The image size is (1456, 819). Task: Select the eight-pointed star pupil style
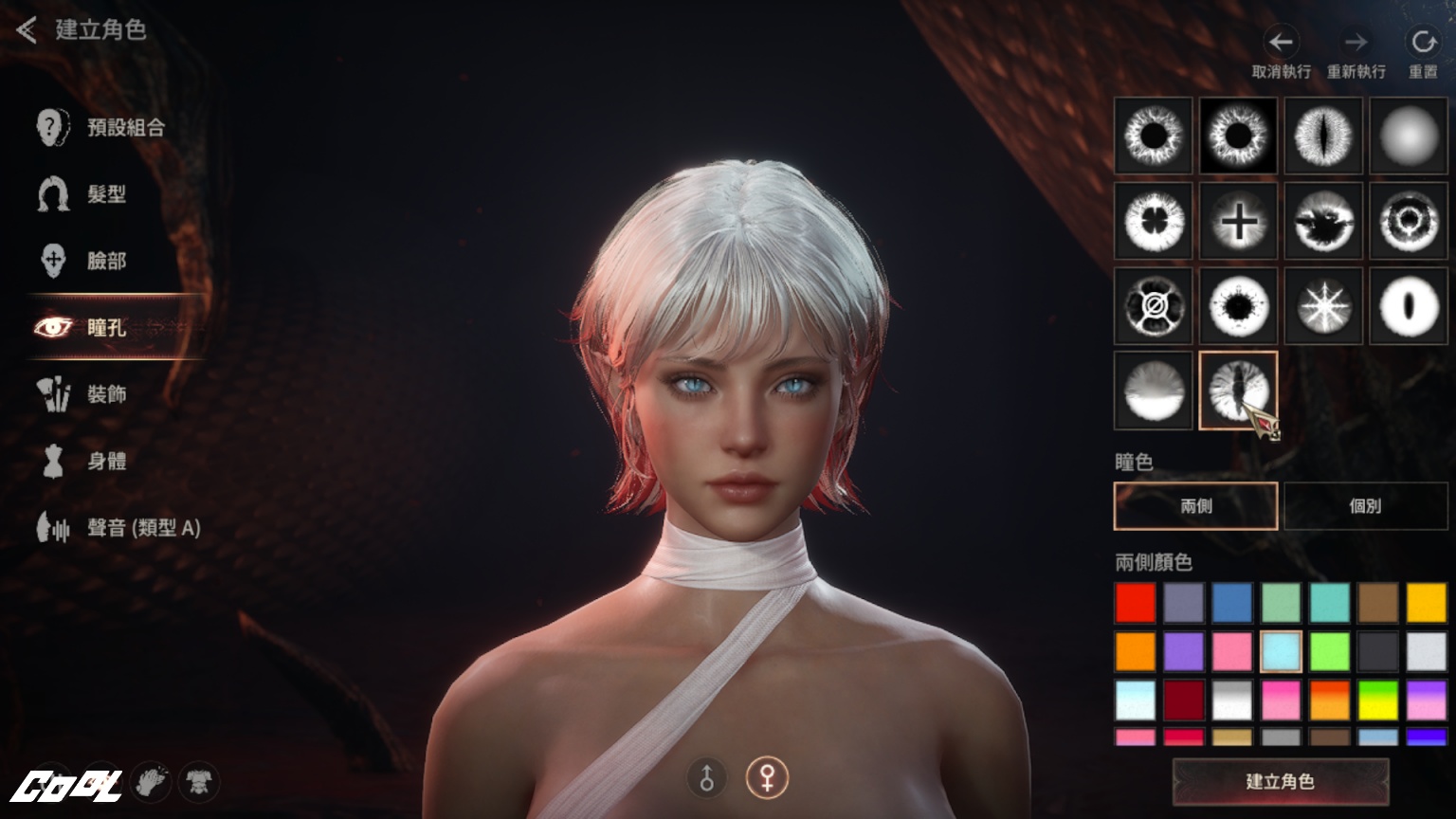click(x=1323, y=306)
